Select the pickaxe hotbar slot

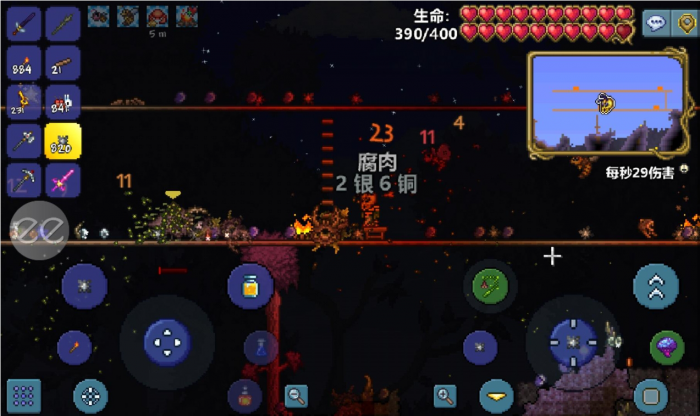click(x=24, y=180)
